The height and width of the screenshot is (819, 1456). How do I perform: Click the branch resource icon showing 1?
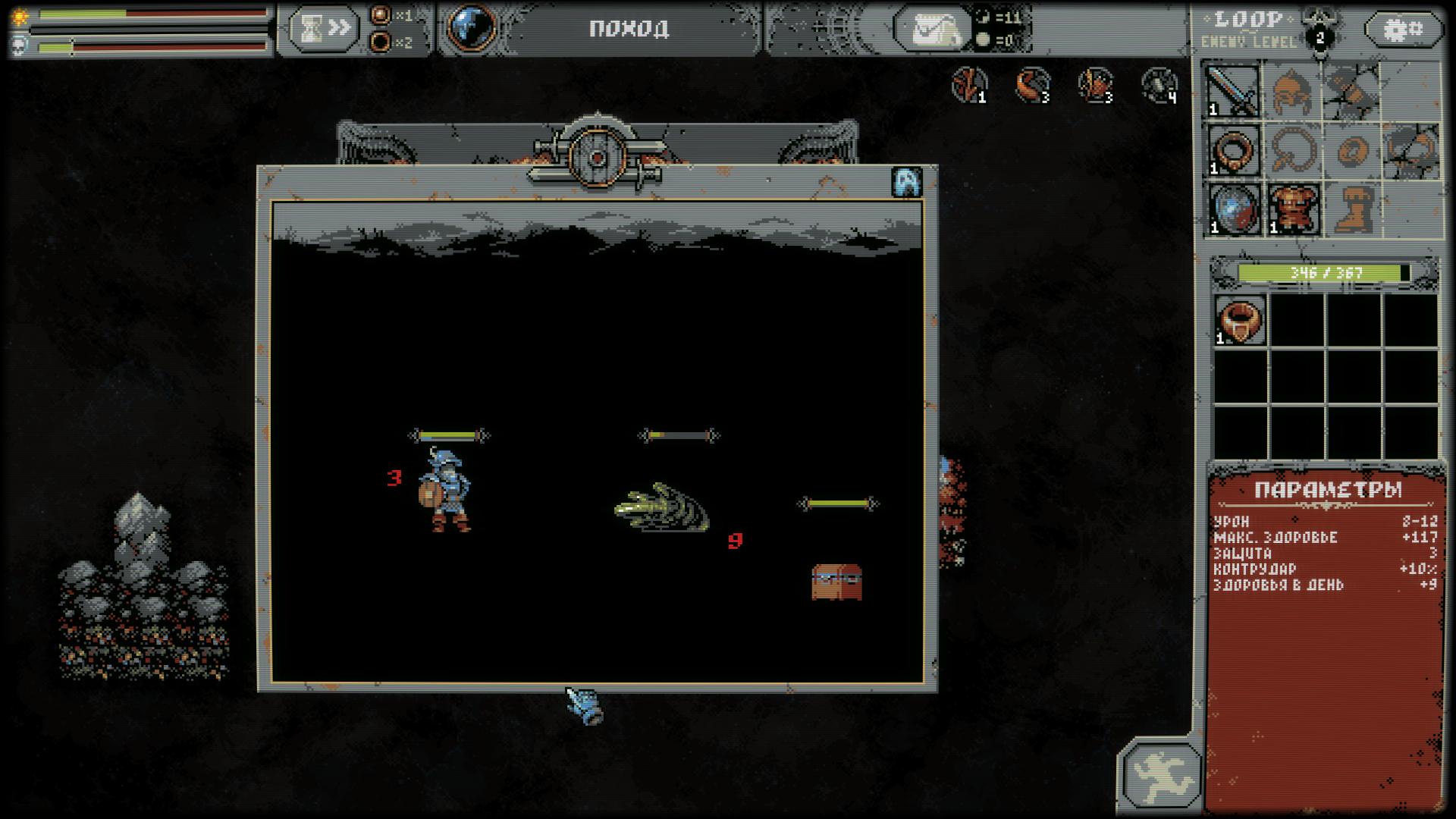[x=969, y=83]
